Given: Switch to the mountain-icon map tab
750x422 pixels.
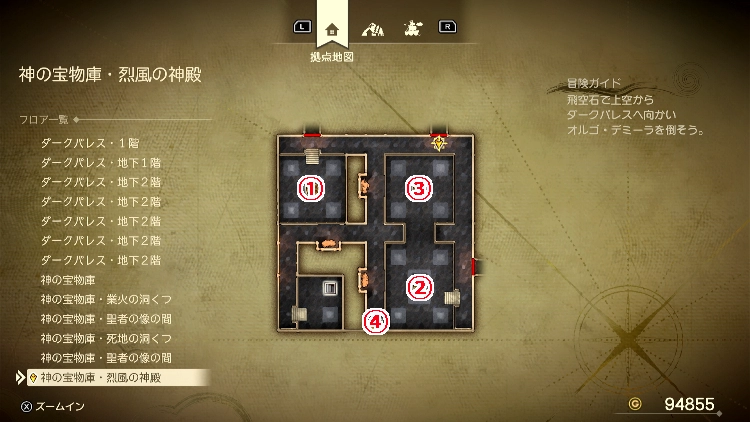Looking at the screenshot, I should point(372,28).
